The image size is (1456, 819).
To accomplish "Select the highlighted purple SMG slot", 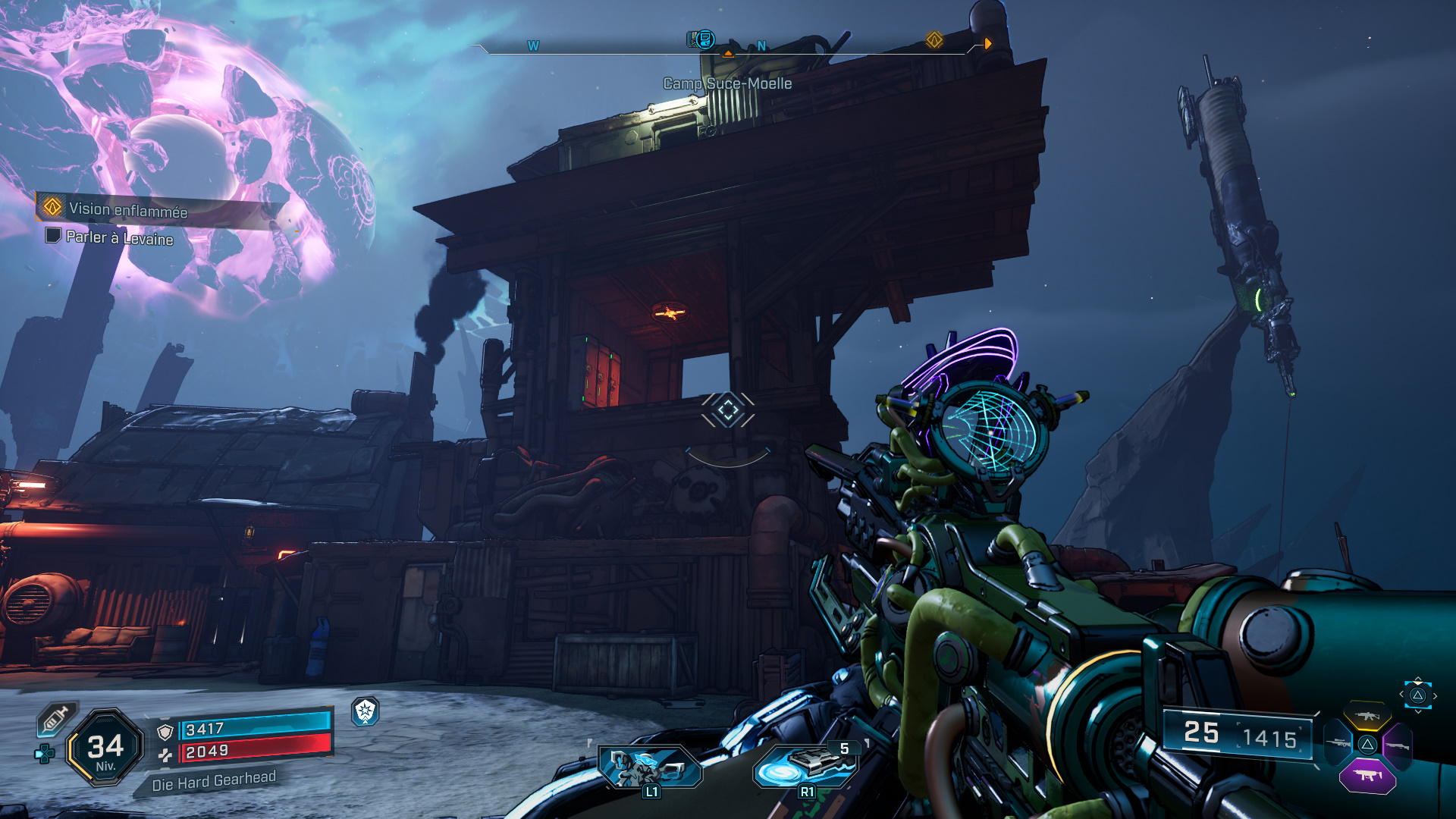I will point(1367,775).
